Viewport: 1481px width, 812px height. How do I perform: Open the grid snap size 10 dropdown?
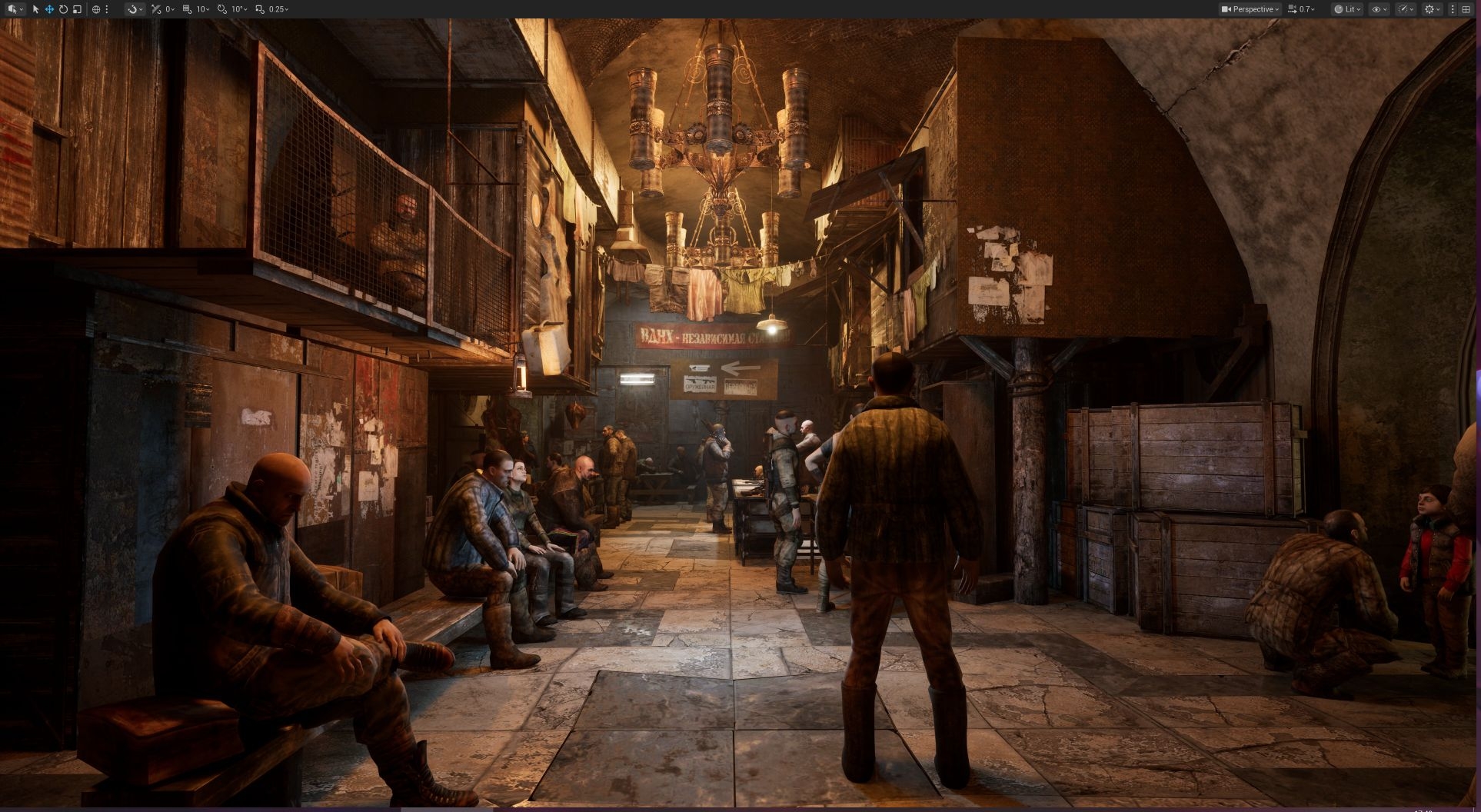pyautogui.click(x=196, y=9)
